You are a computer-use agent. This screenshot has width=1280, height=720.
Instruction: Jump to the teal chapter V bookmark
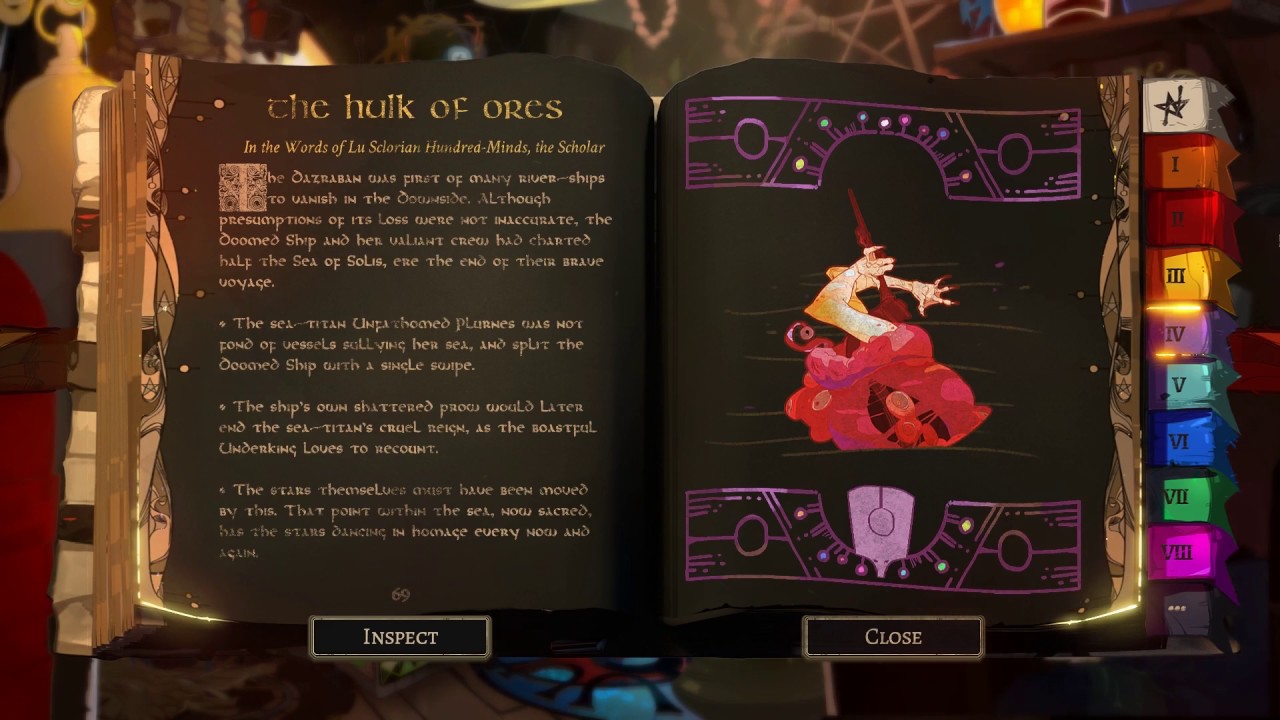click(1180, 386)
